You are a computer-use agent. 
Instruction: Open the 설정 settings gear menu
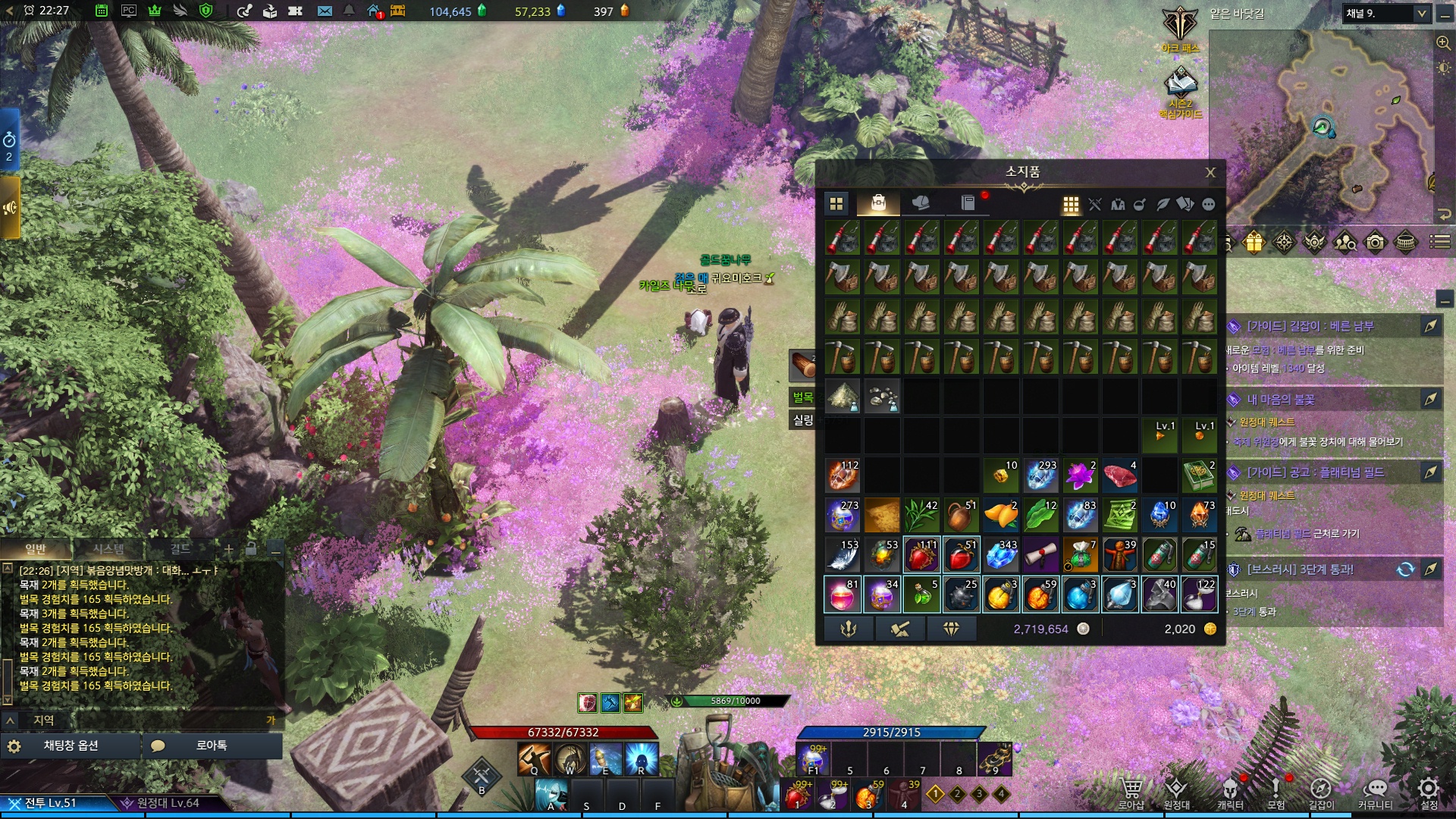click(1429, 792)
